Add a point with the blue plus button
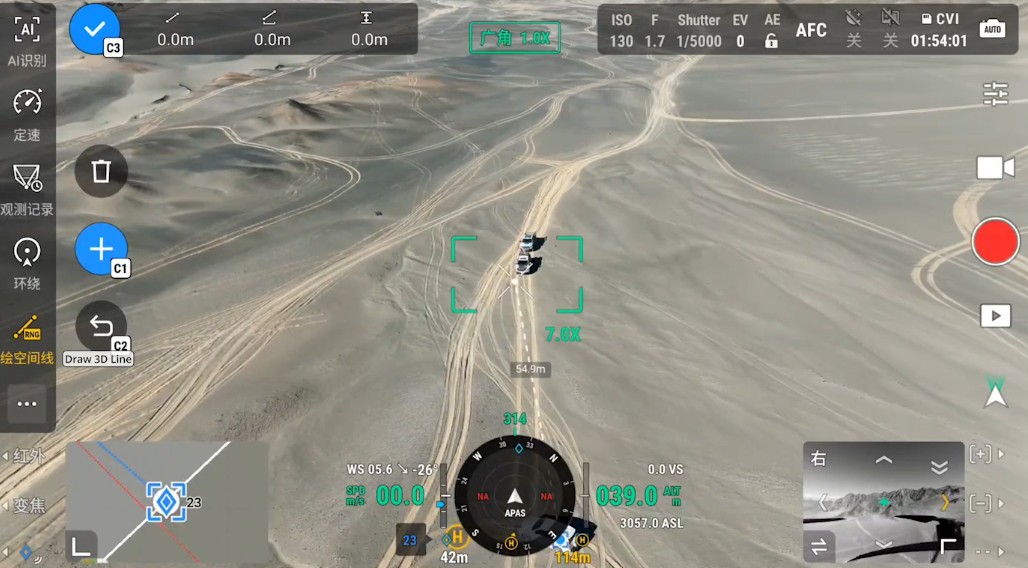1028x568 pixels. point(101,249)
